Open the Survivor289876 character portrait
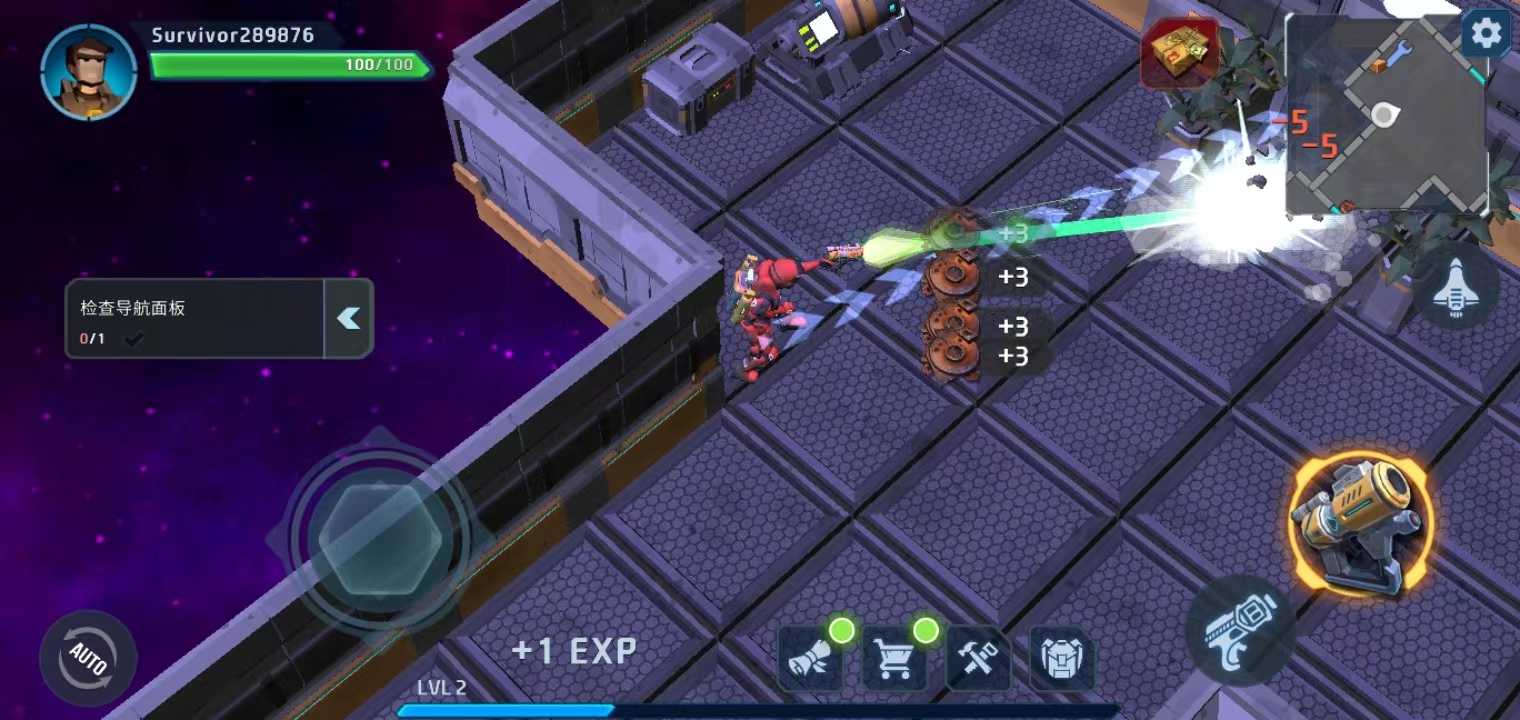 pyautogui.click(x=89, y=72)
